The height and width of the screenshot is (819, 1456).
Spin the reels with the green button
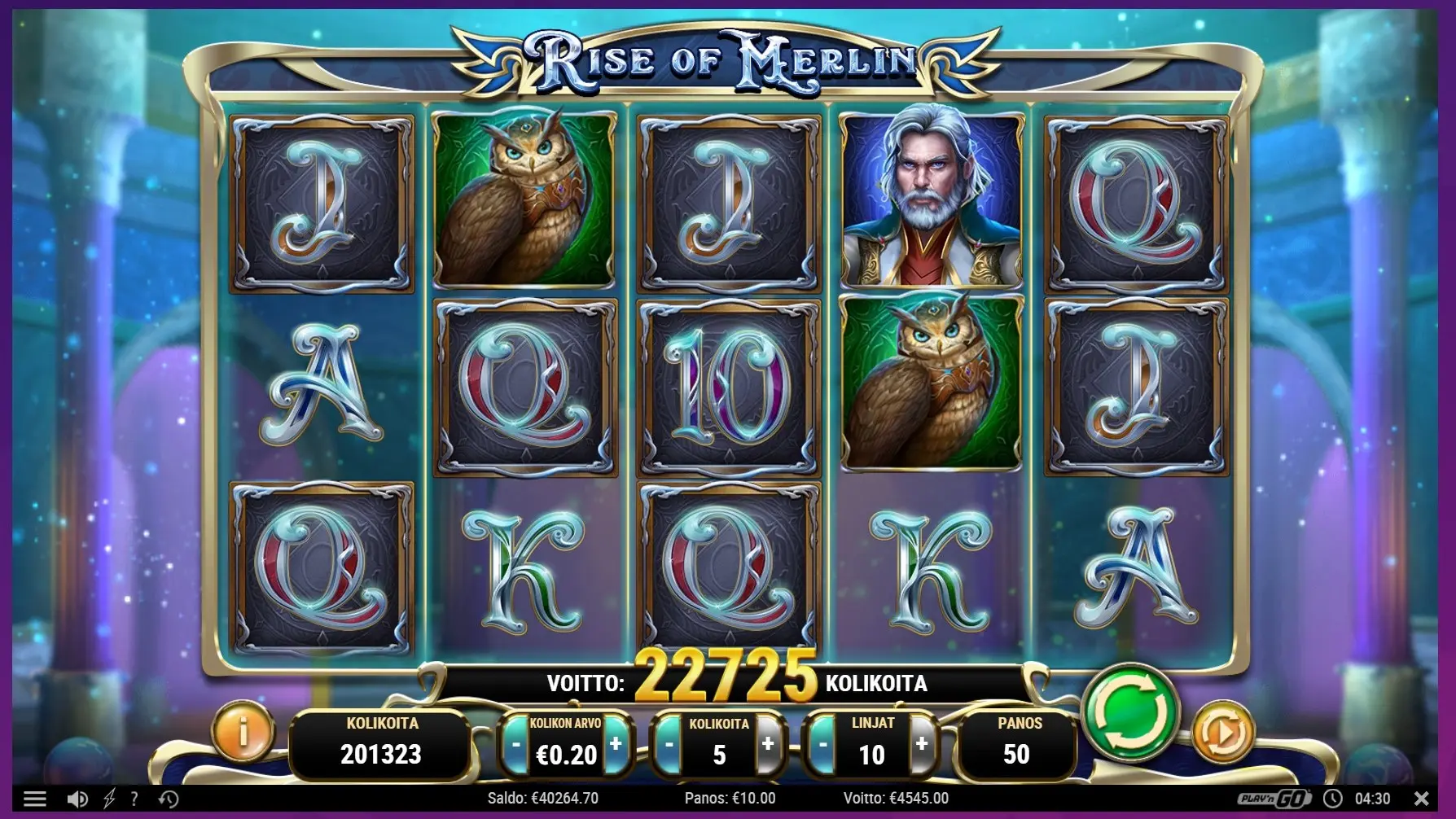click(1130, 713)
